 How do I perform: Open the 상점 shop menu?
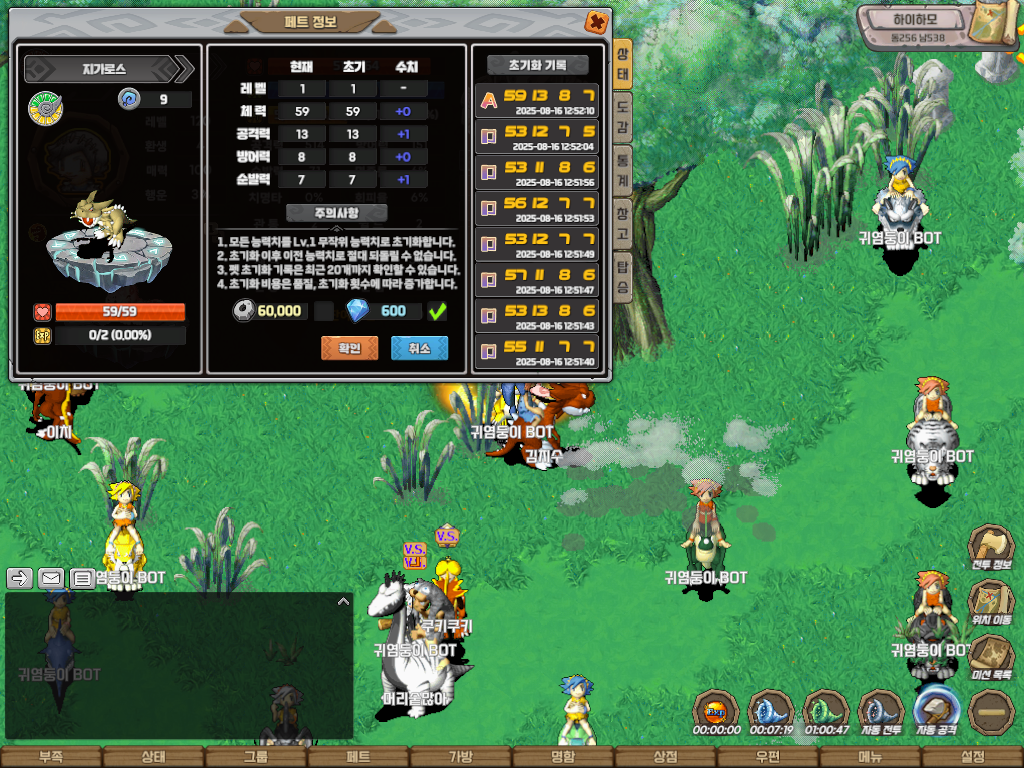tap(665, 757)
